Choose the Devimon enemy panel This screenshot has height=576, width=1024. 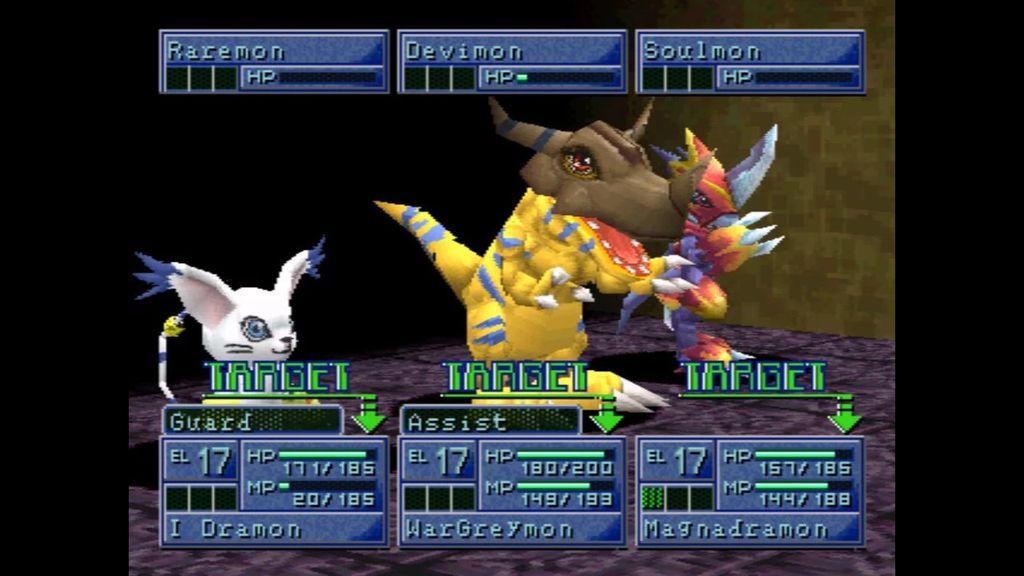[x=512, y=62]
